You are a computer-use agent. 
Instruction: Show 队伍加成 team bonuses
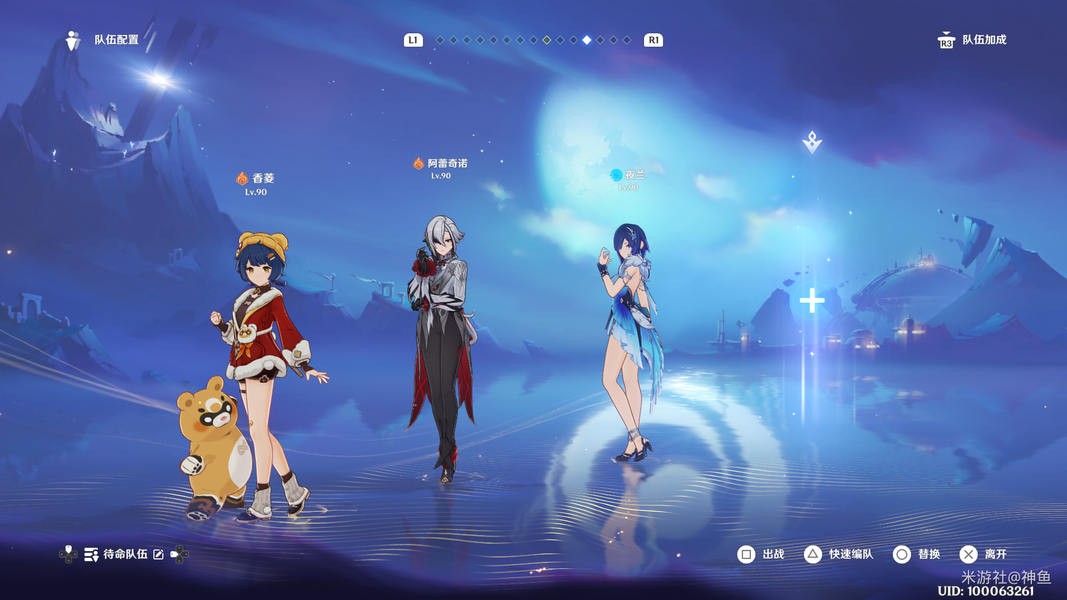tap(972, 40)
